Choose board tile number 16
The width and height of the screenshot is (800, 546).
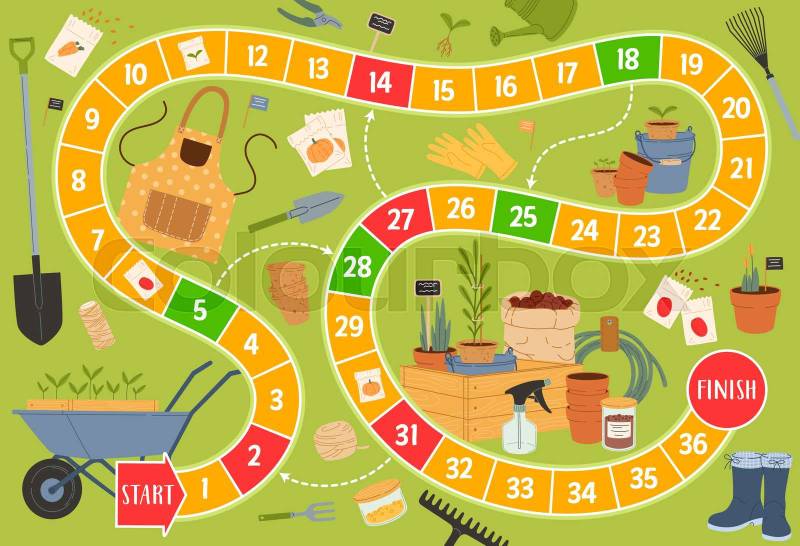(x=505, y=85)
